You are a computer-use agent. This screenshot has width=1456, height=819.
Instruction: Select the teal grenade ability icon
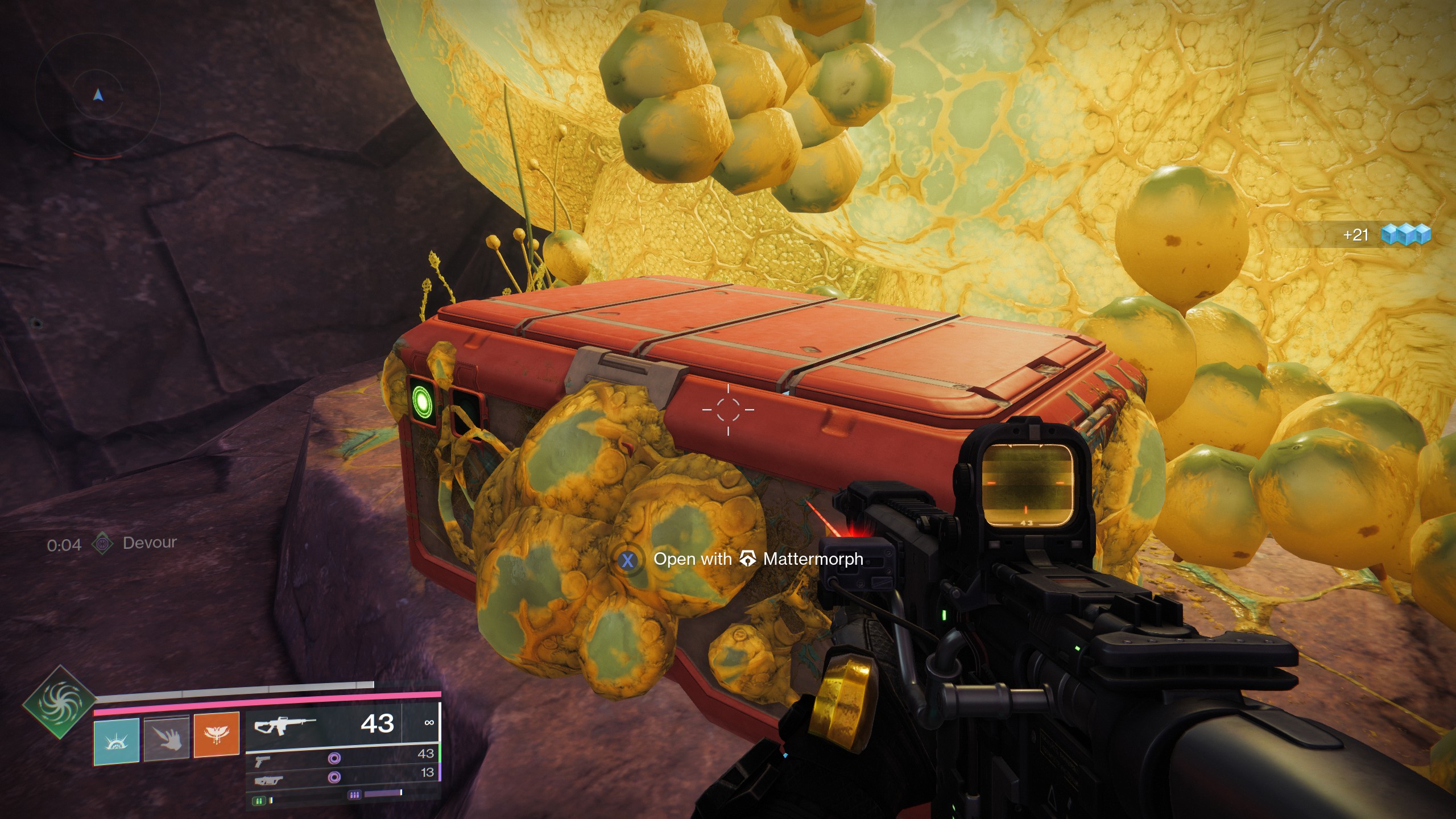(x=118, y=740)
